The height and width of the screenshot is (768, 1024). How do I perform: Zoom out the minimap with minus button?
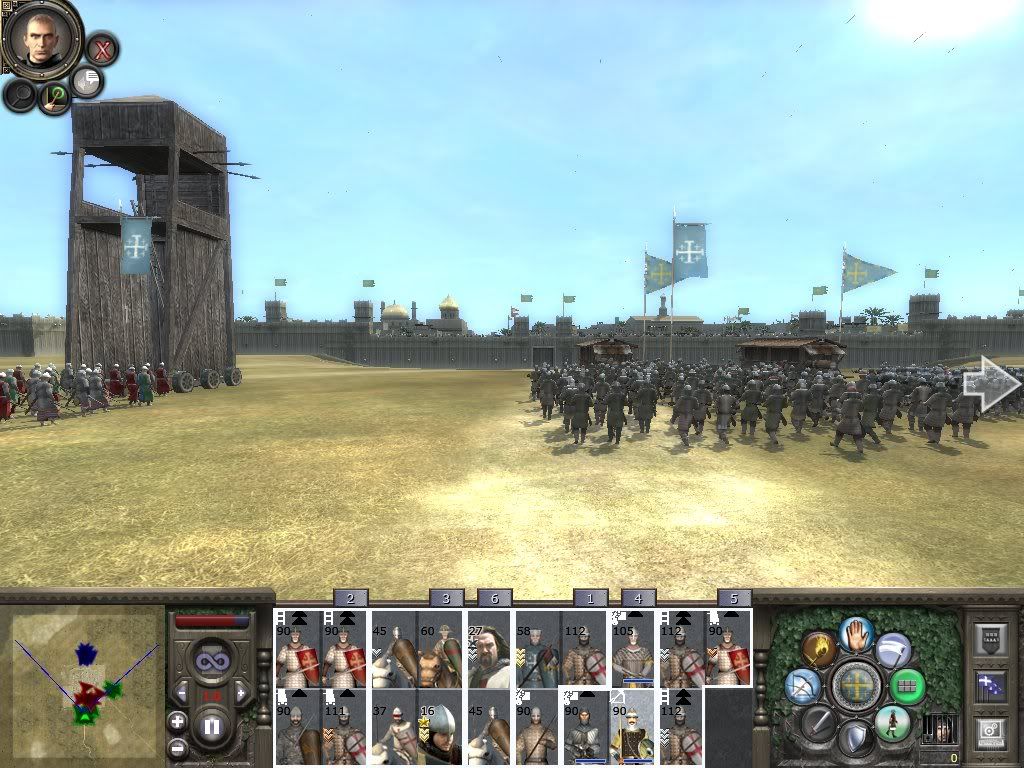point(177,747)
